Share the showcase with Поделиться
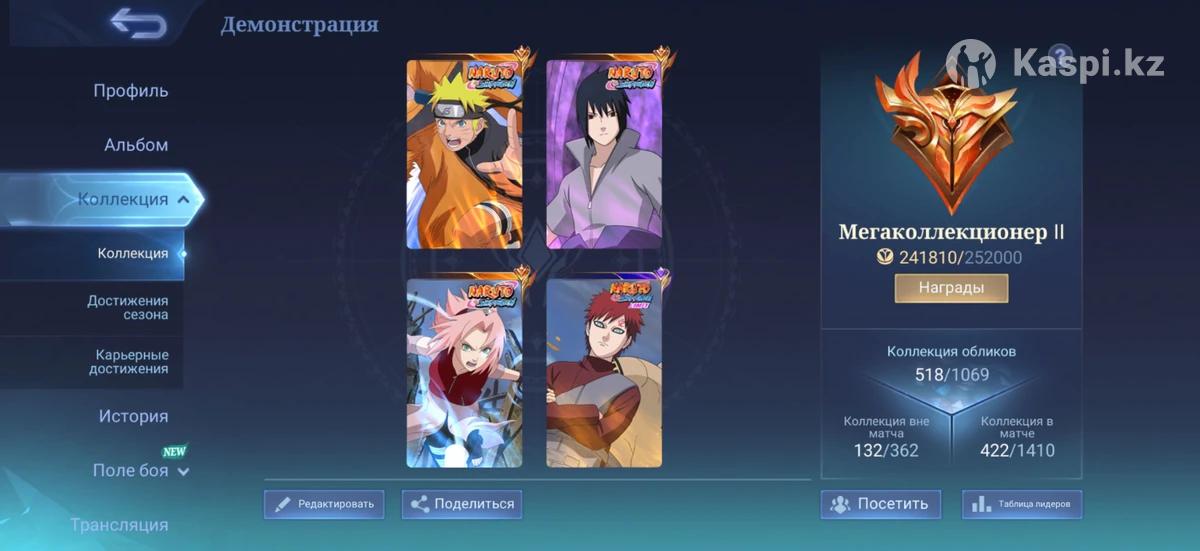The width and height of the screenshot is (1200, 551). [462, 504]
